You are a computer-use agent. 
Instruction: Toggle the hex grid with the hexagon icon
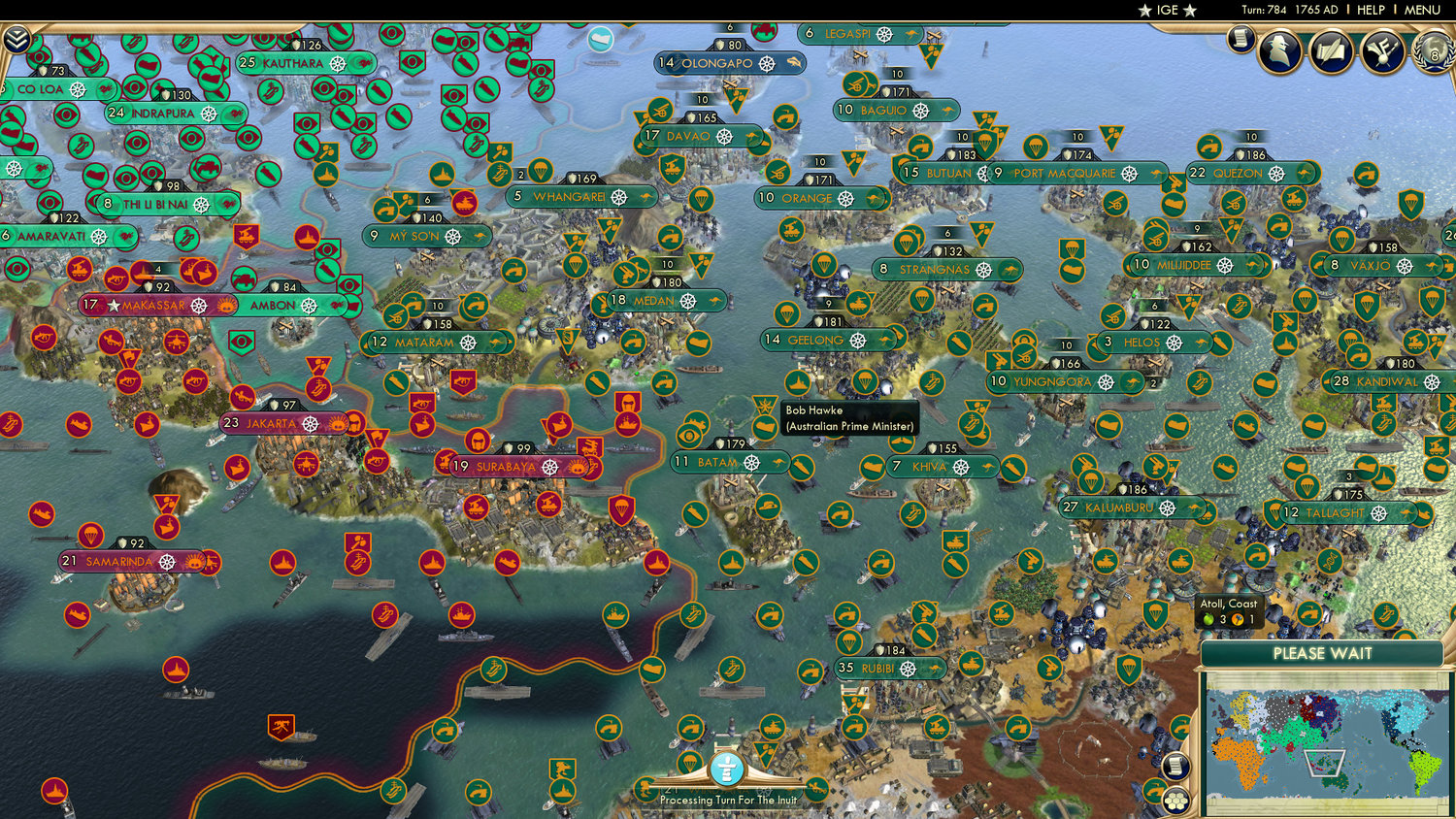pyautogui.click(x=1176, y=802)
